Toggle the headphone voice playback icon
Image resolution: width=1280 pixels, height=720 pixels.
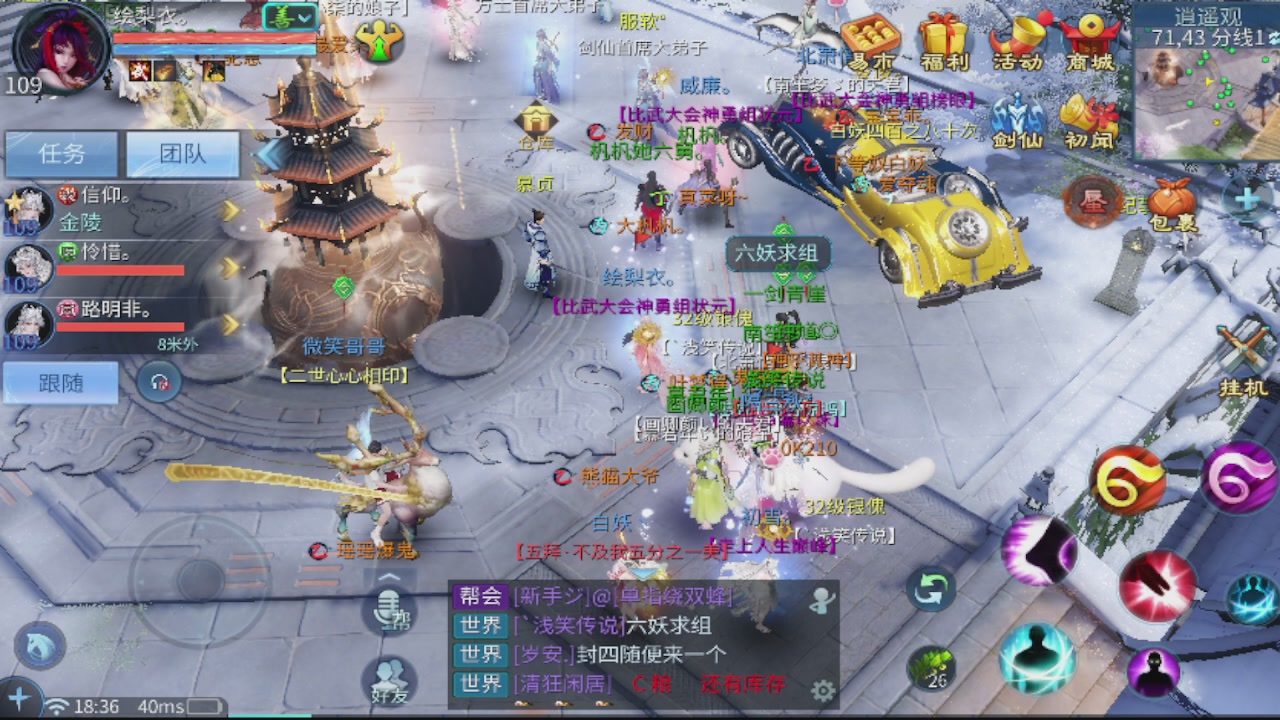coord(157,382)
